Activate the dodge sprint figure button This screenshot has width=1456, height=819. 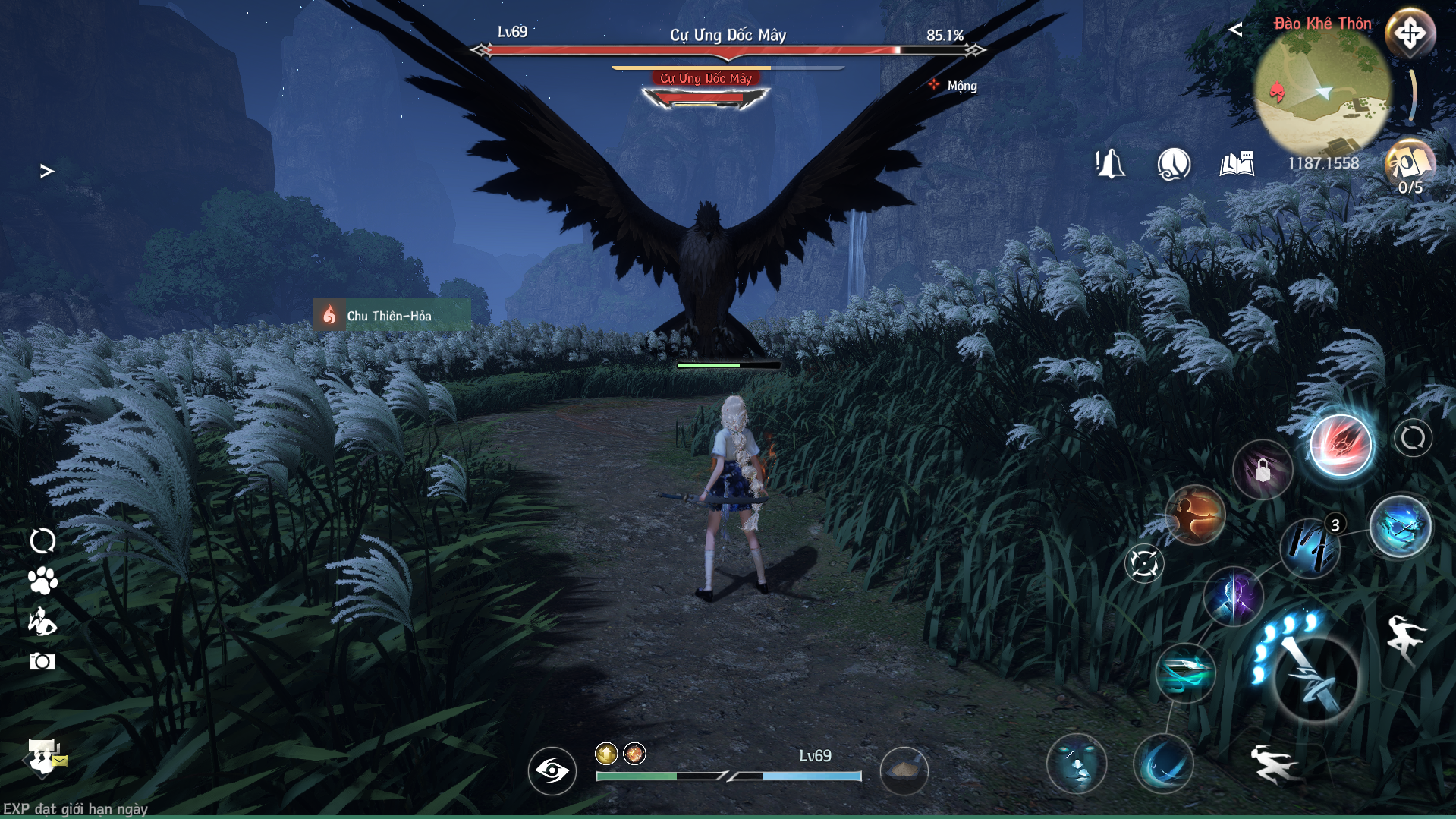click(x=1274, y=763)
